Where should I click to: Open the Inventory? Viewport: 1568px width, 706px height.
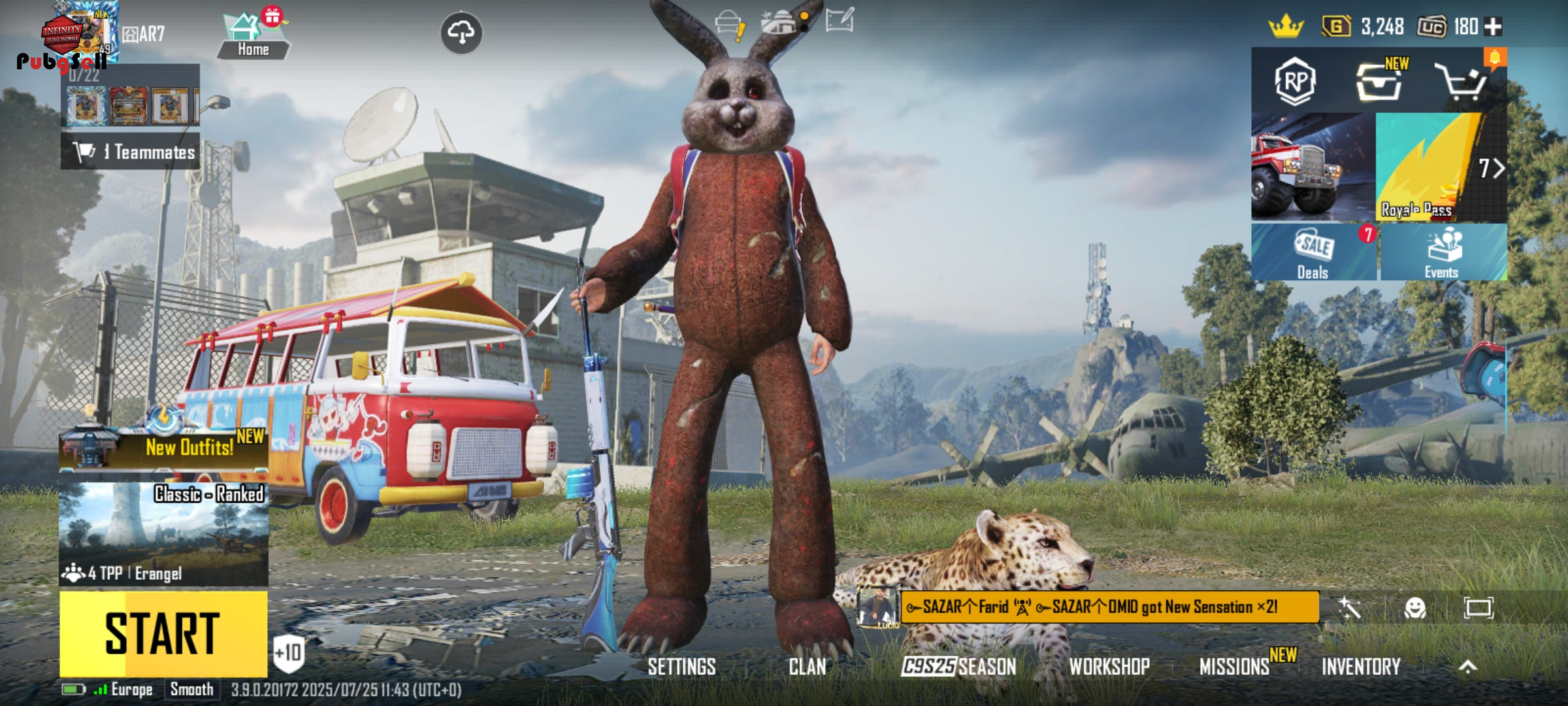pos(1361,667)
